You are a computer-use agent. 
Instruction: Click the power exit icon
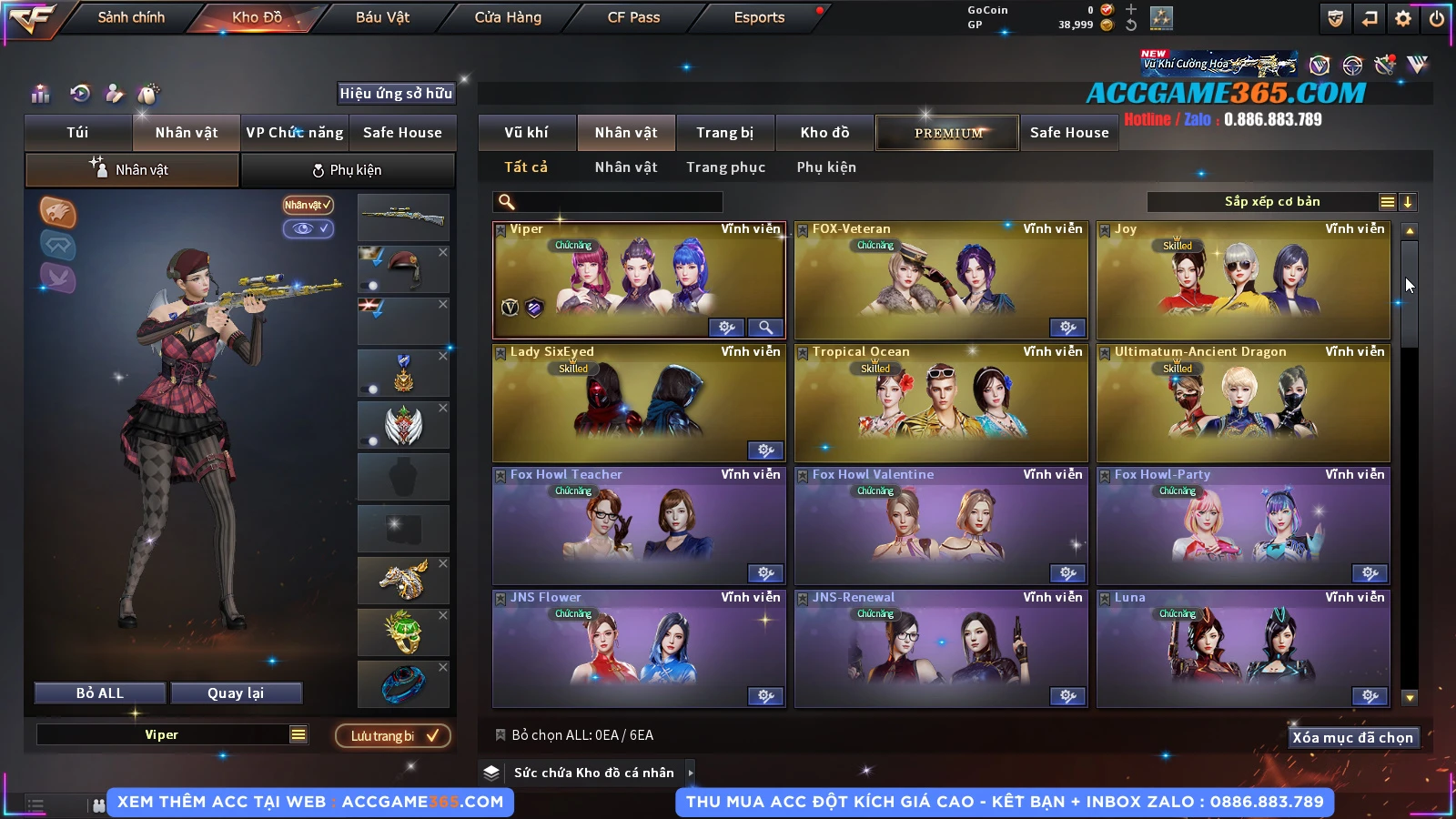point(1437,18)
